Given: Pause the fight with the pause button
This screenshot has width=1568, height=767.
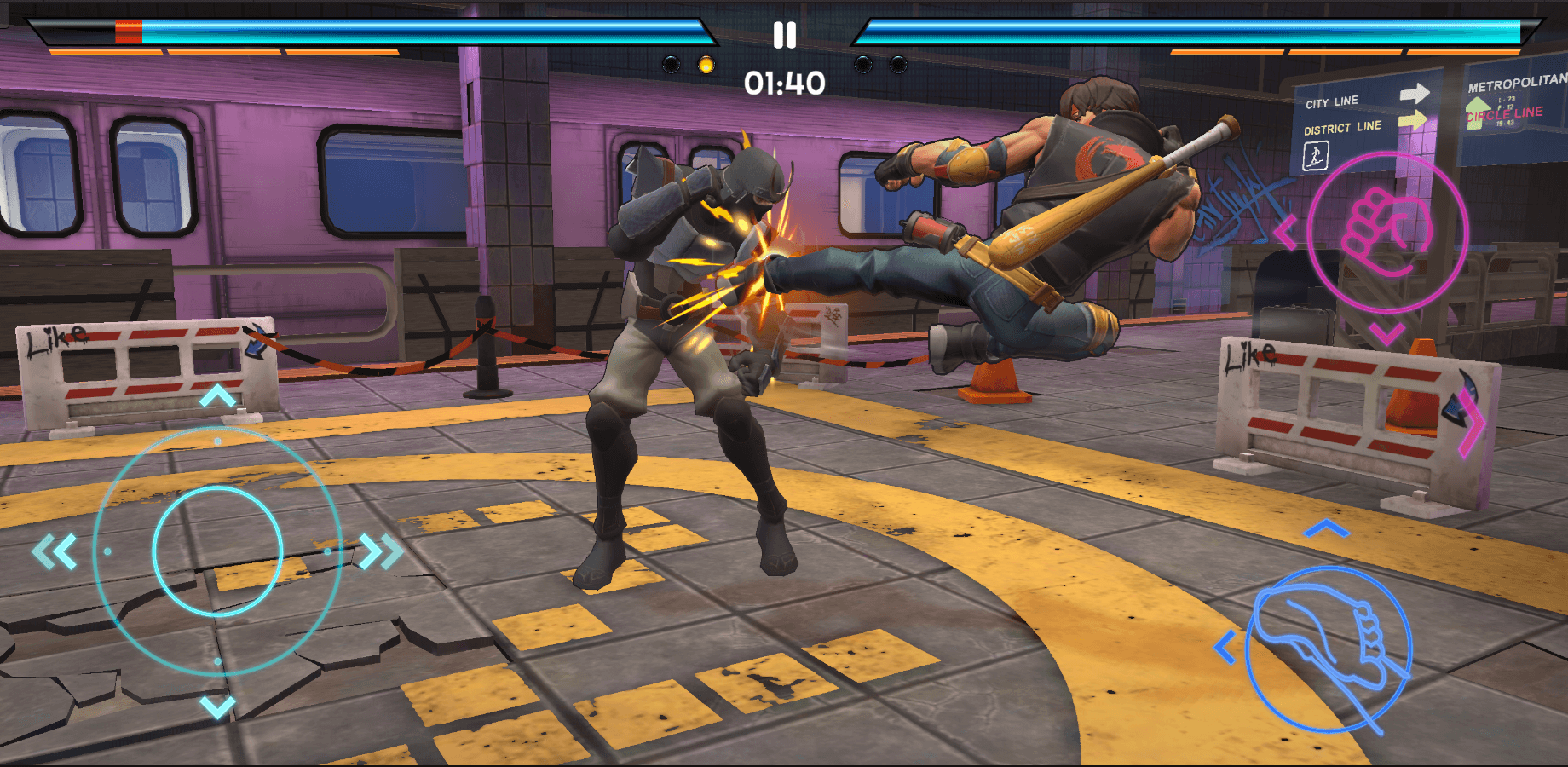Looking at the screenshot, I should (x=784, y=35).
